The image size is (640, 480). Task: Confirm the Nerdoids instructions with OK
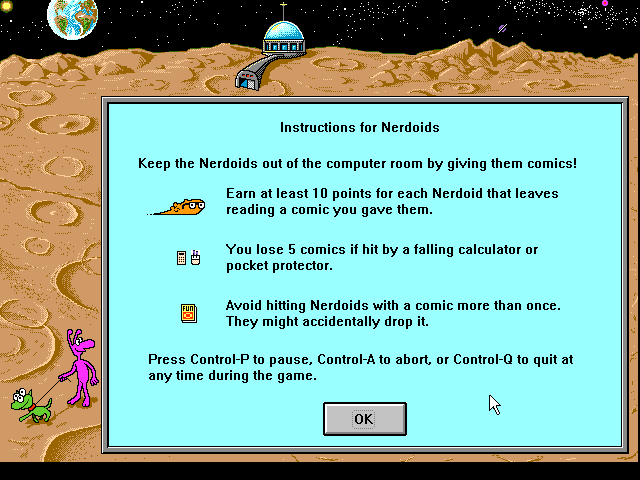coord(364,419)
